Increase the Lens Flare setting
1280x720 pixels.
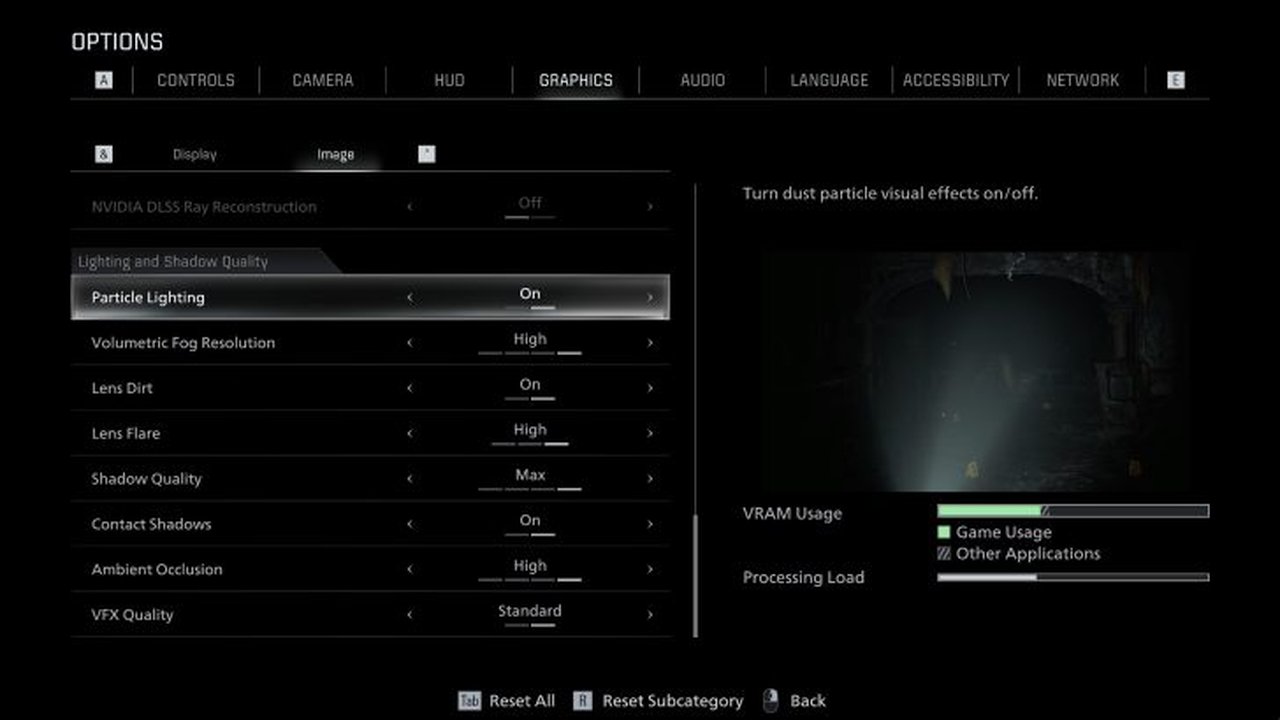click(650, 434)
